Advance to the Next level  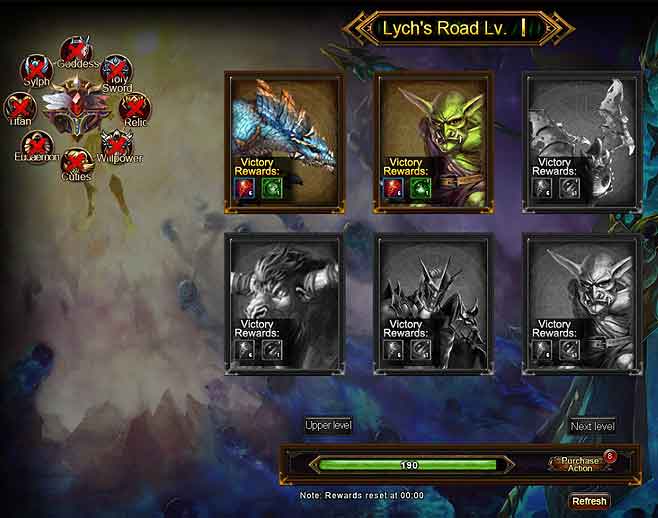click(592, 426)
